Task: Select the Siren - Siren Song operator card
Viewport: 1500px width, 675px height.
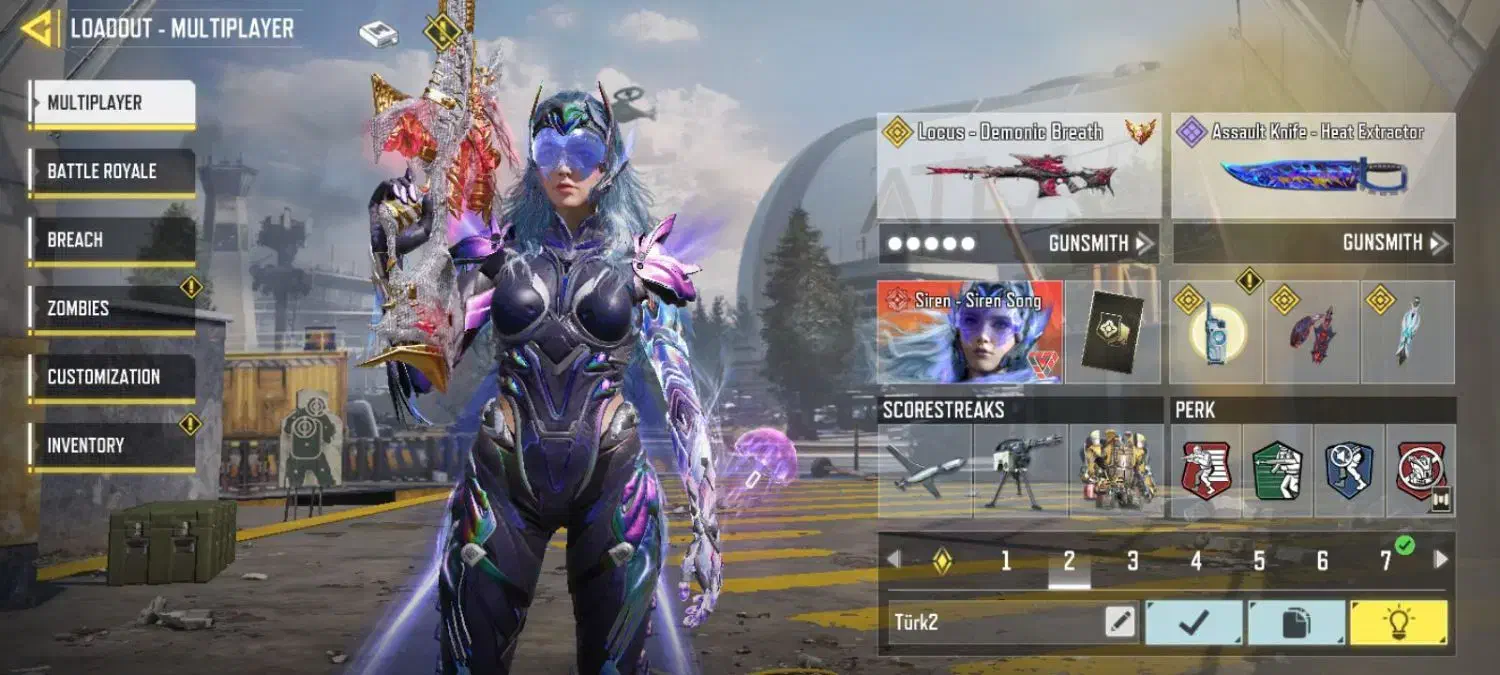Action: tap(970, 332)
